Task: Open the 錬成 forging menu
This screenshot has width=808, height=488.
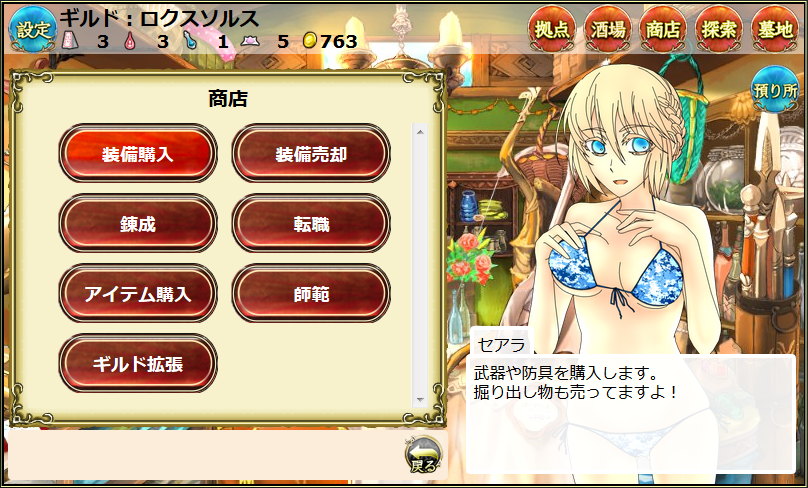Action: pyautogui.click(x=138, y=224)
